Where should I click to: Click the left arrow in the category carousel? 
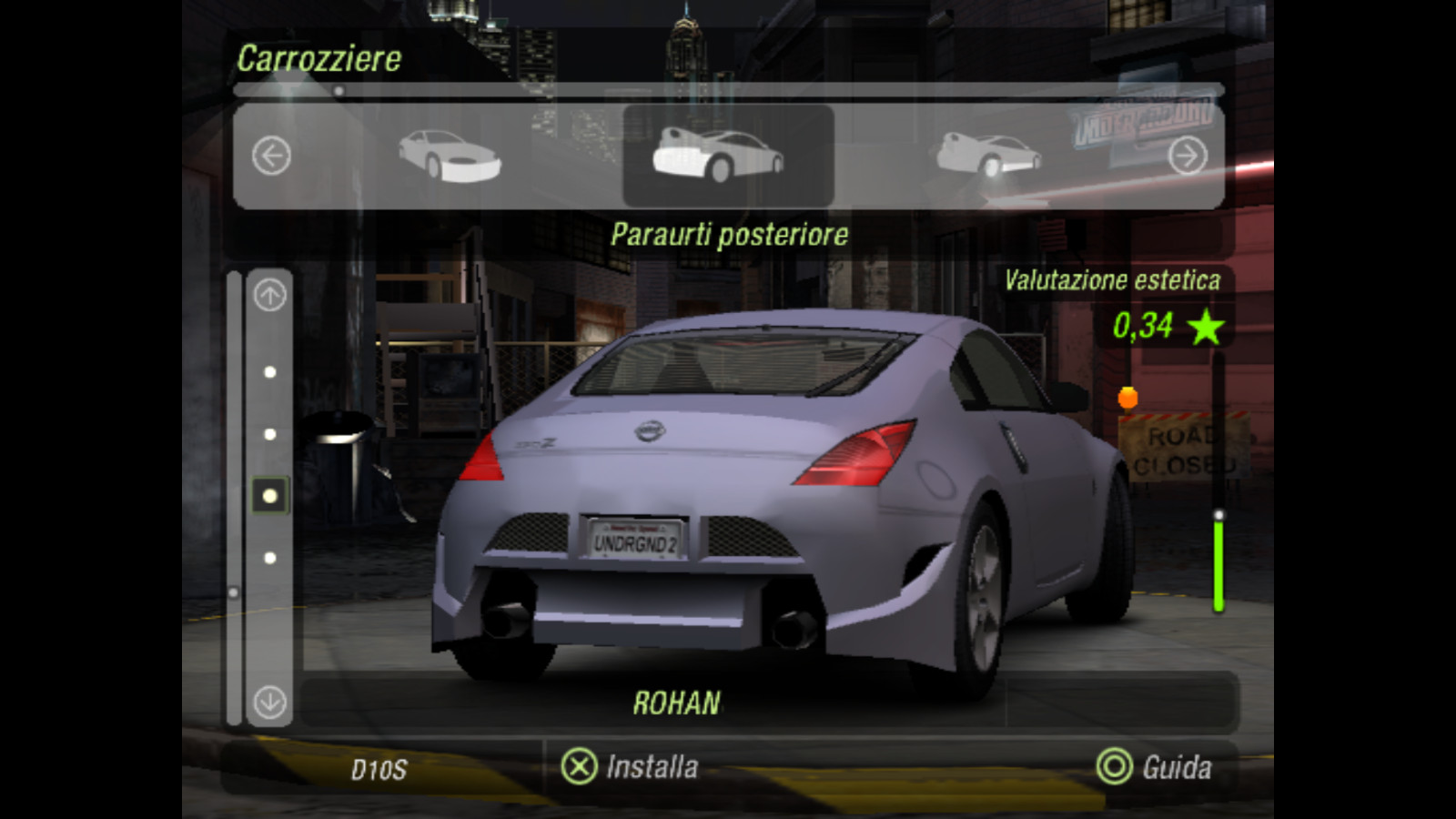click(271, 156)
